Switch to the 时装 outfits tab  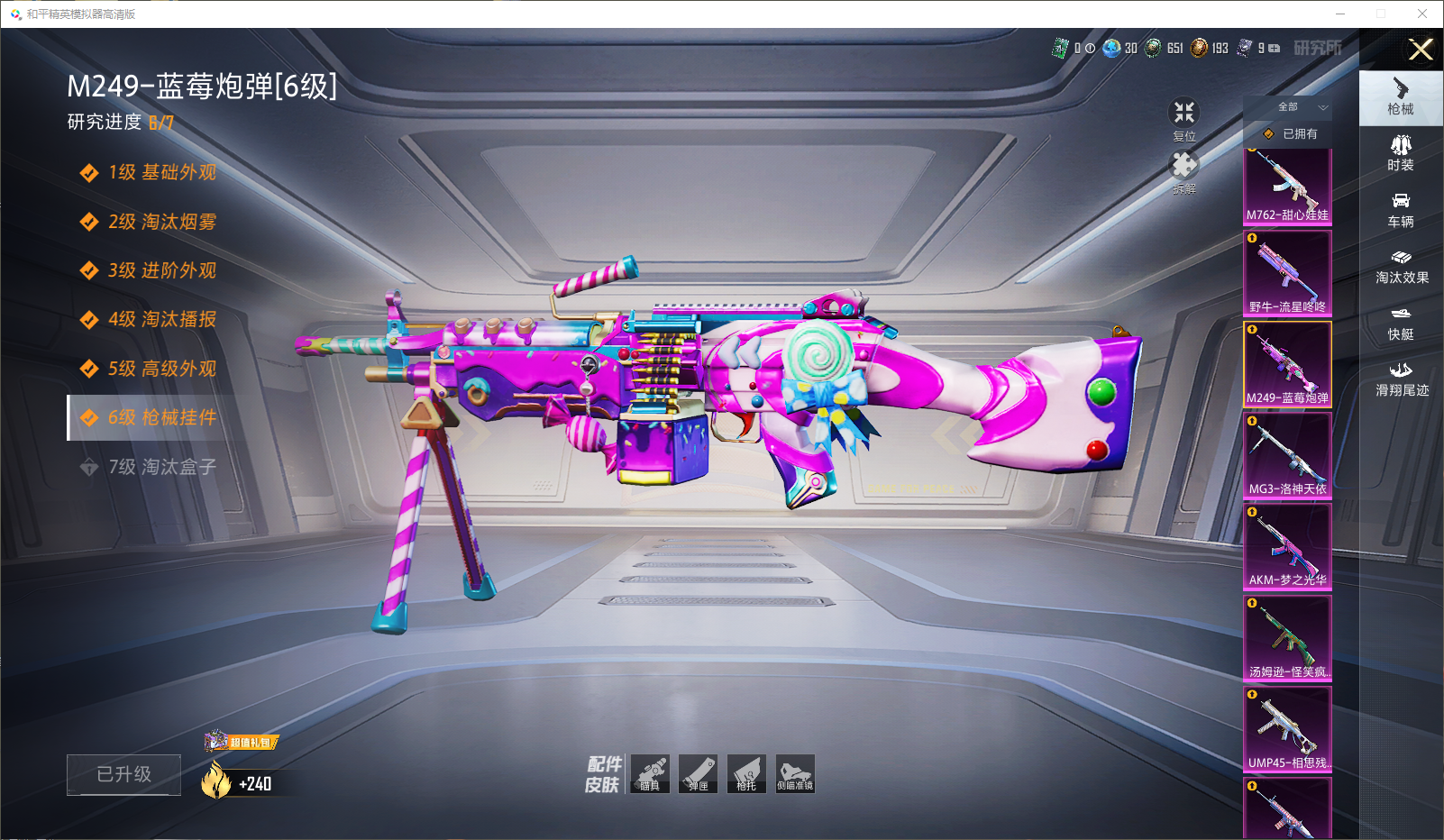click(x=1401, y=153)
